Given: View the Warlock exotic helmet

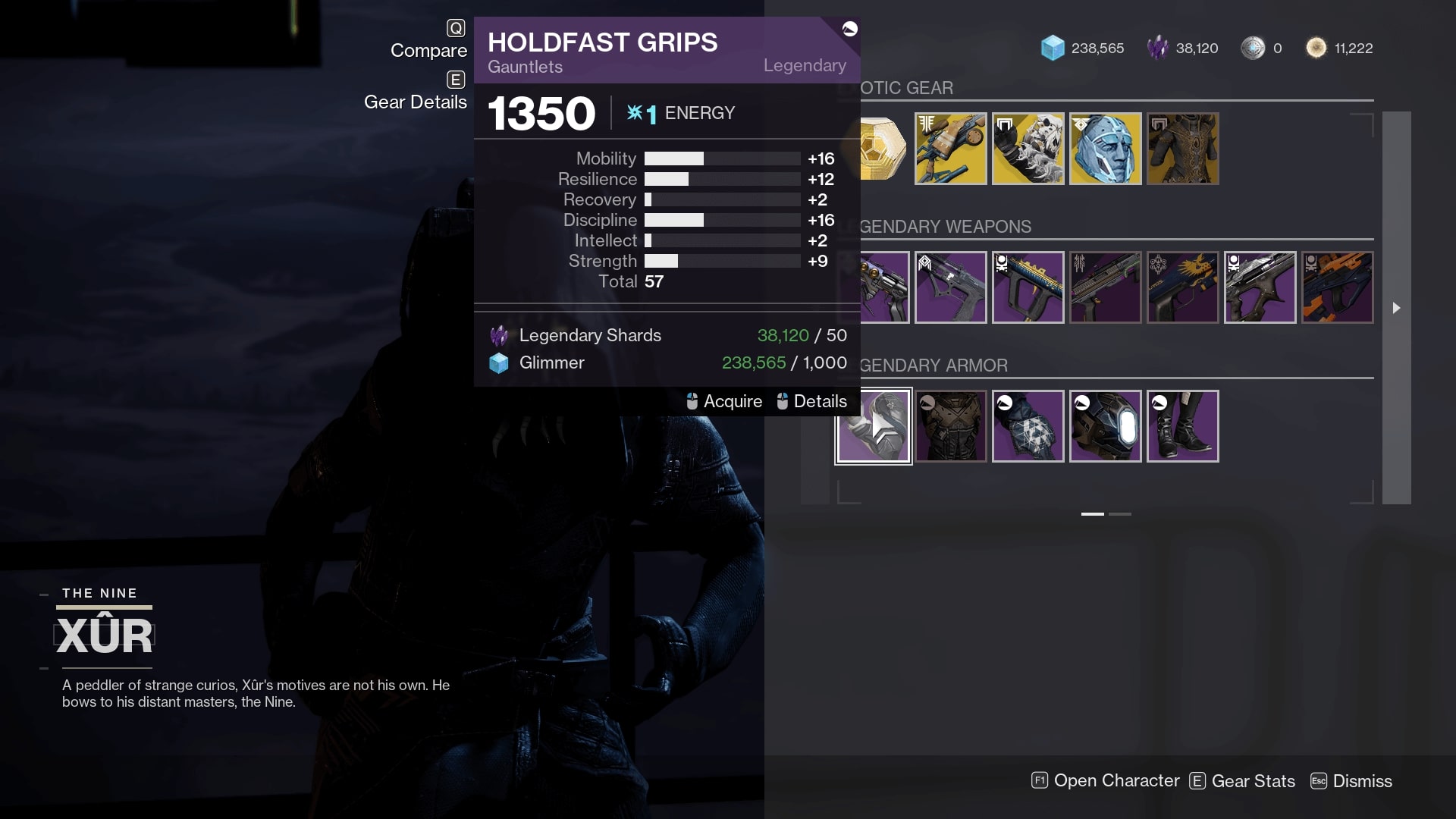Looking at the screenshot, I should pyautogui.click(x=1106, y=149).
